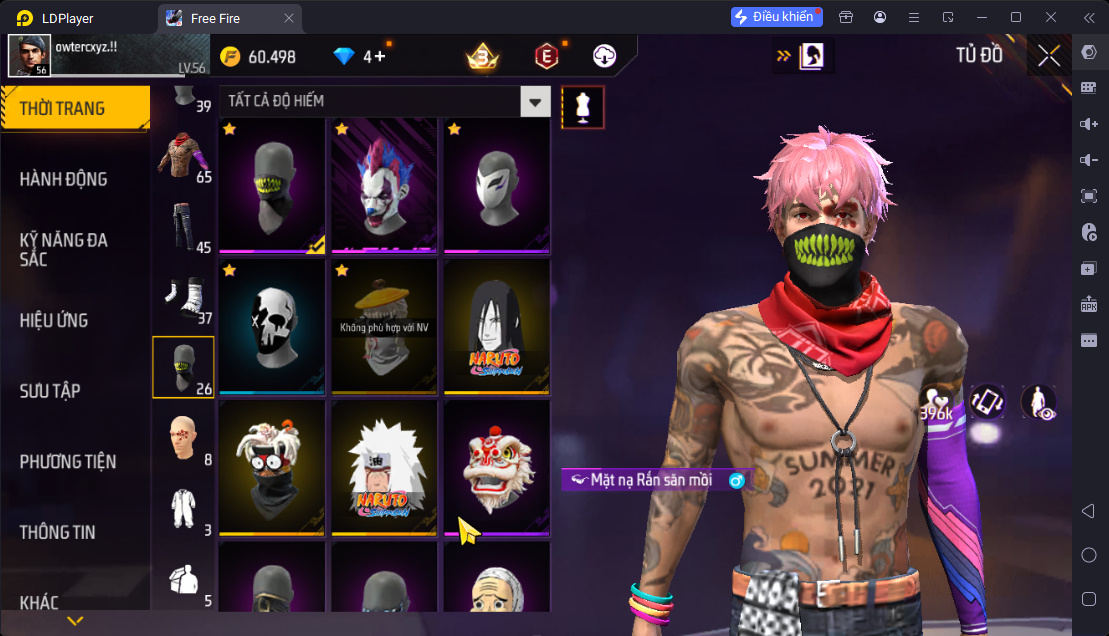
Task: Select the Phương Tiện menu entry
Action: (68, 461)
